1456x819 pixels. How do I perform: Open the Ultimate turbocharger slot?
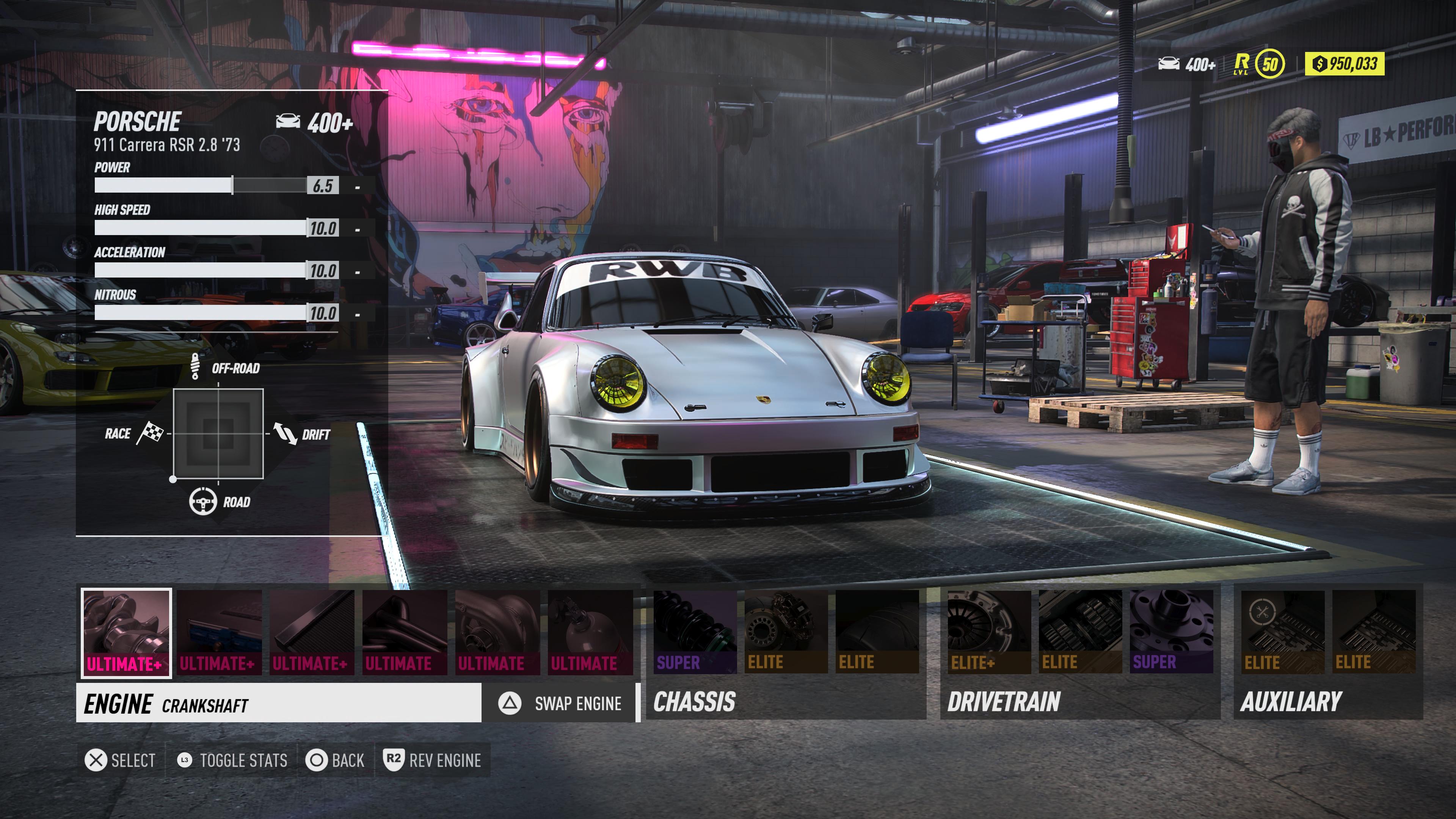497,632
